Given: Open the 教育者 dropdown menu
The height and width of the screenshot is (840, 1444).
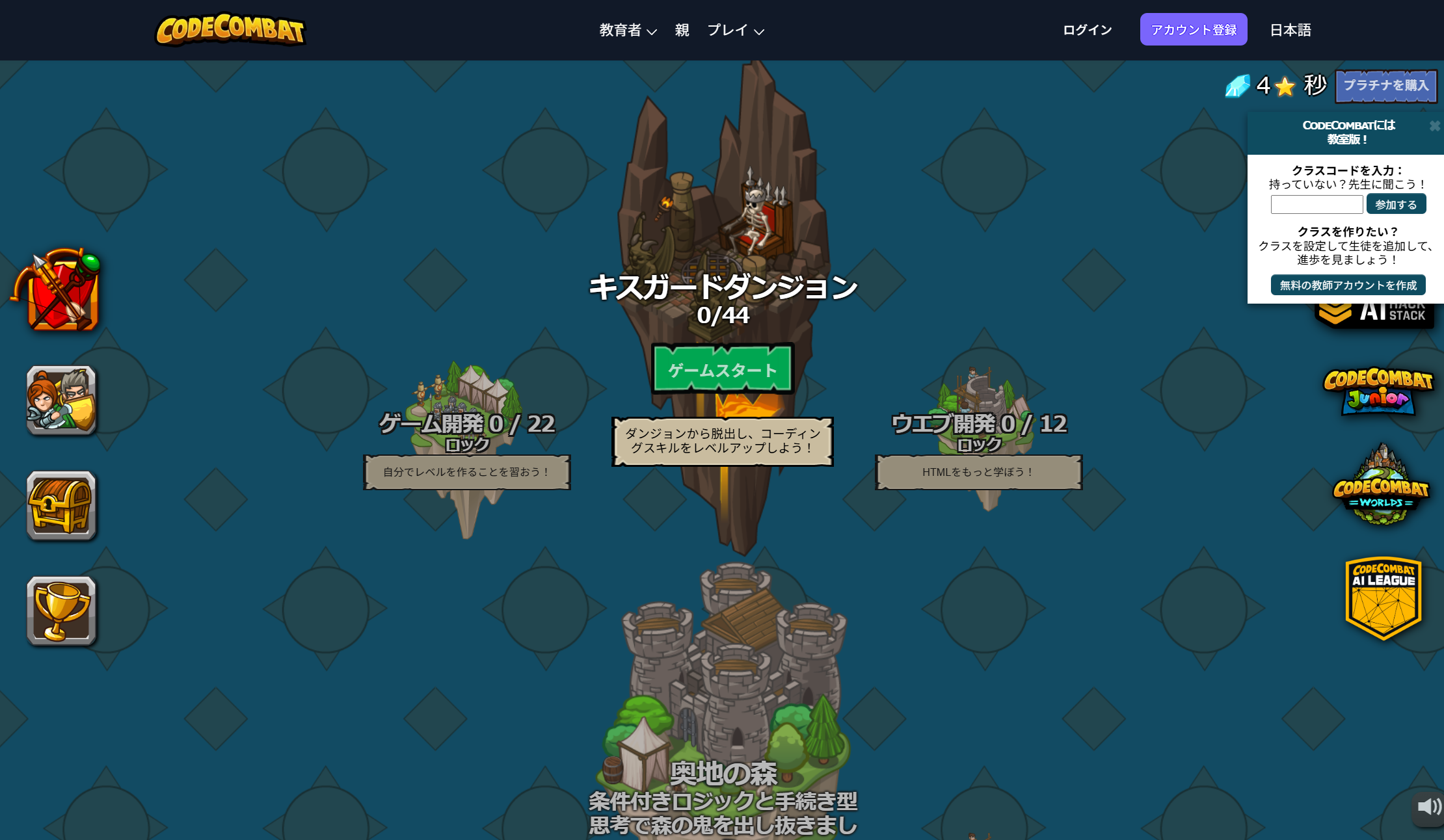Looking at the screenshot, I should click(628, 30).
